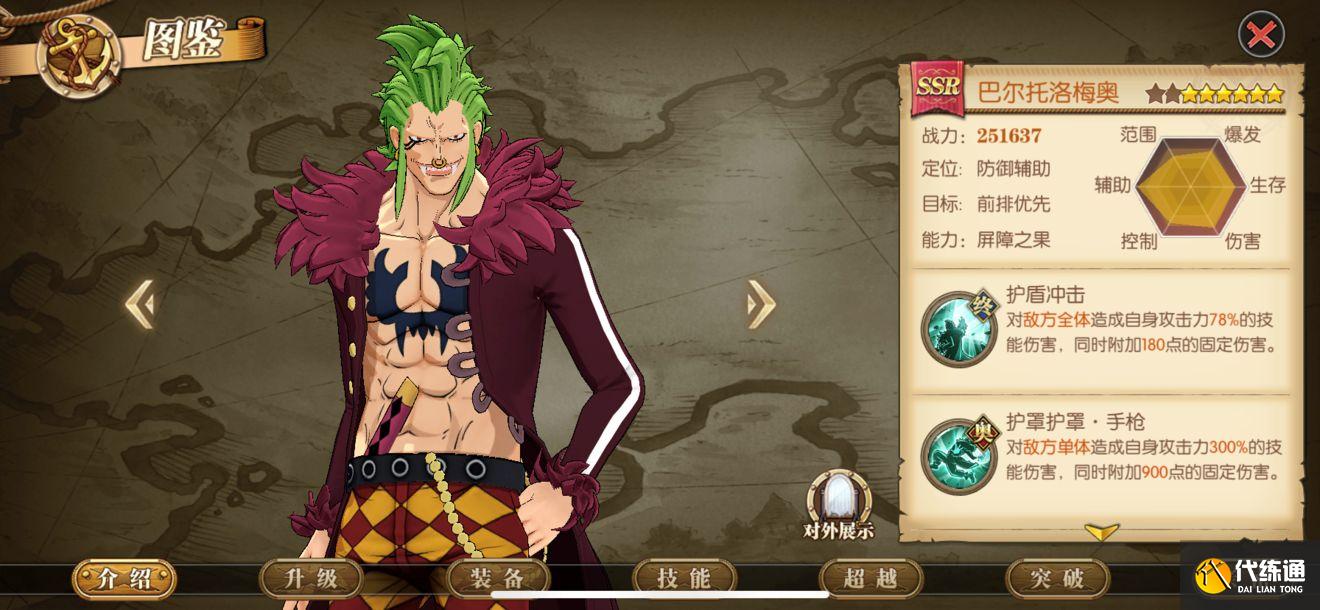
Task: Go to the 技能 tab
Action: pyautogui.click(x=684, y=578)
